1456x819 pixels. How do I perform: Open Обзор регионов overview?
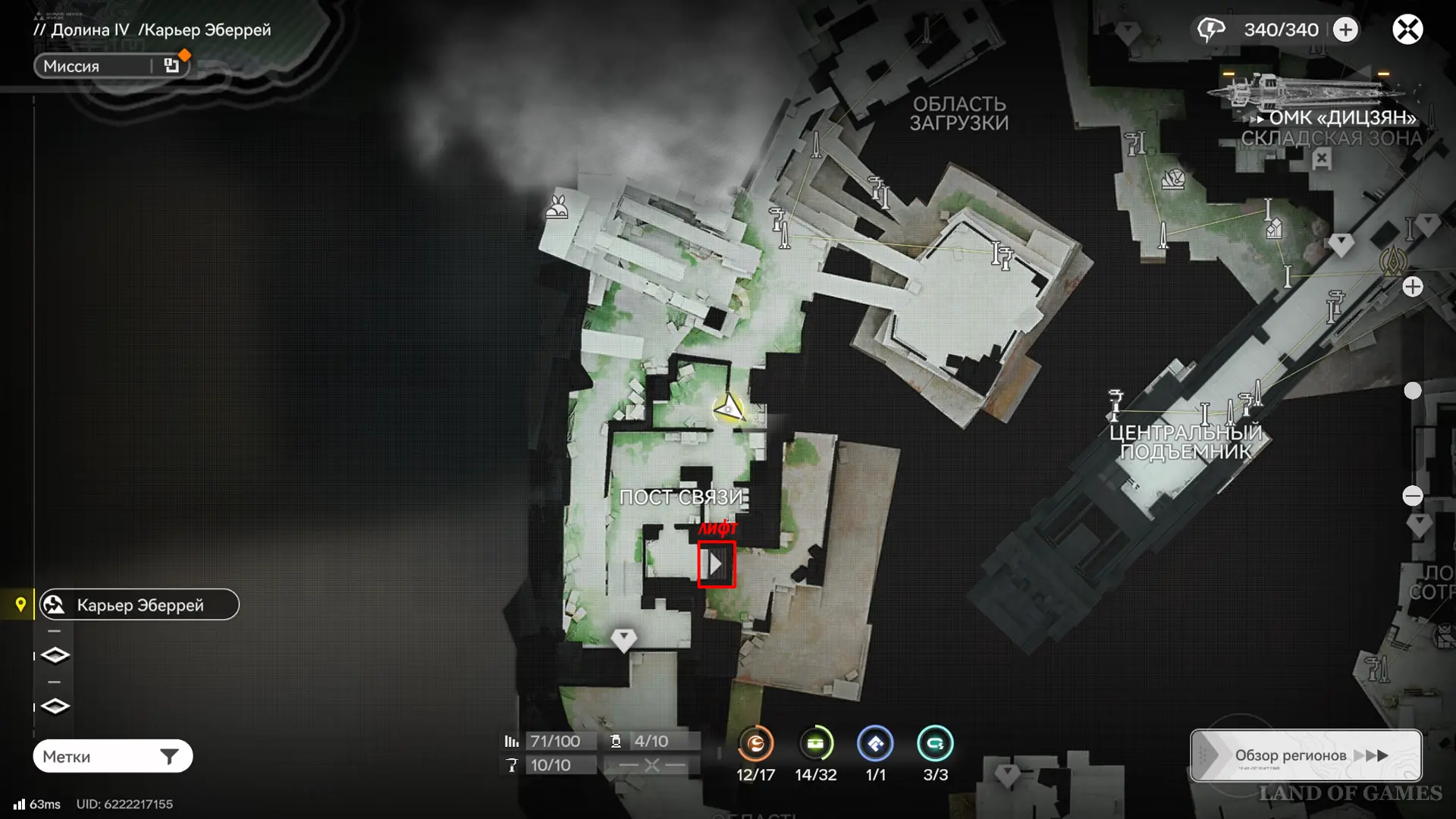(x=1306, y=755)
